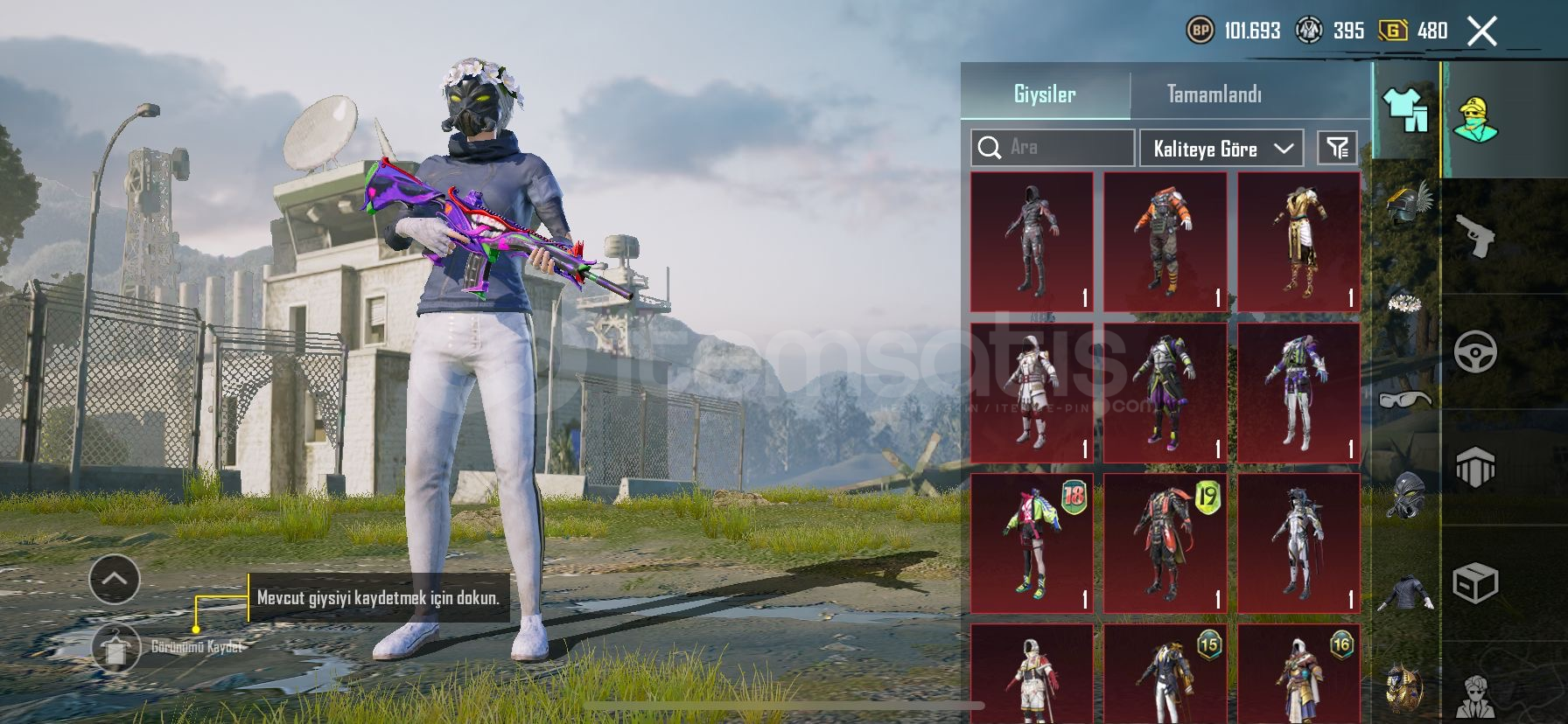Pick the outfit with the 18 badge
This screenshot has width=1568, height=724.
tap(1032, 543)
